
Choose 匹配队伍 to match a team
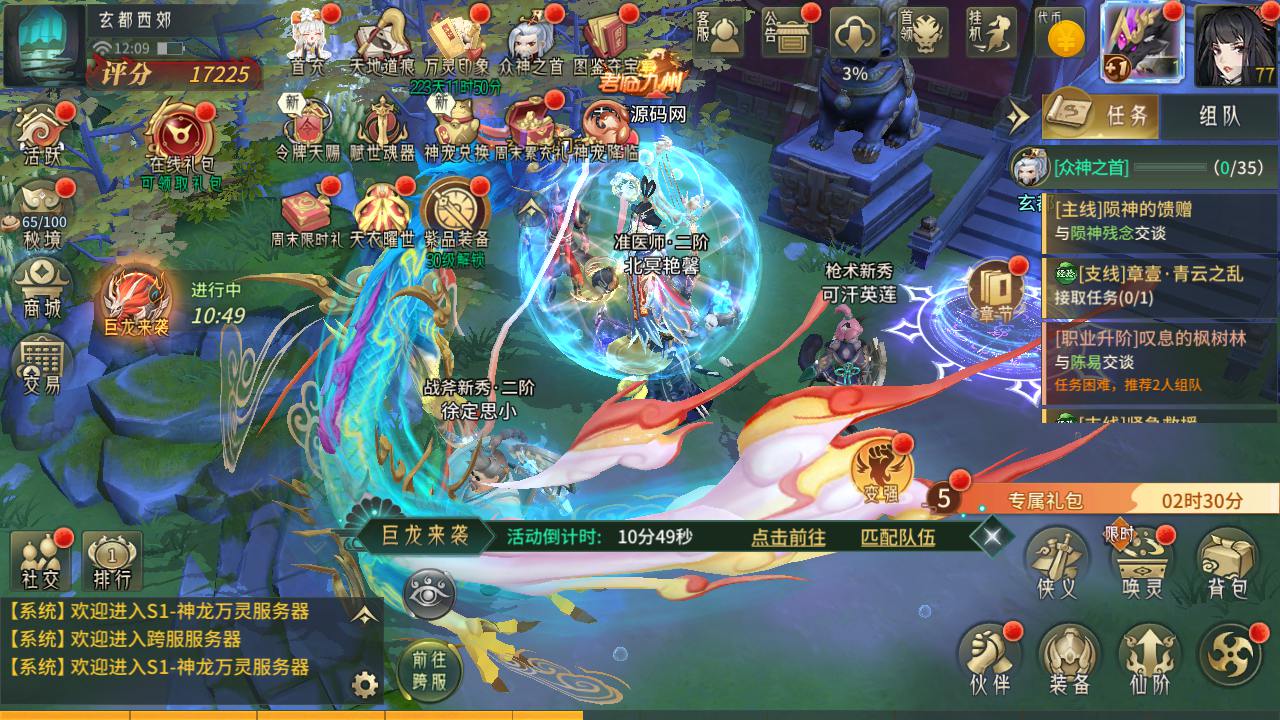point(898,537)
